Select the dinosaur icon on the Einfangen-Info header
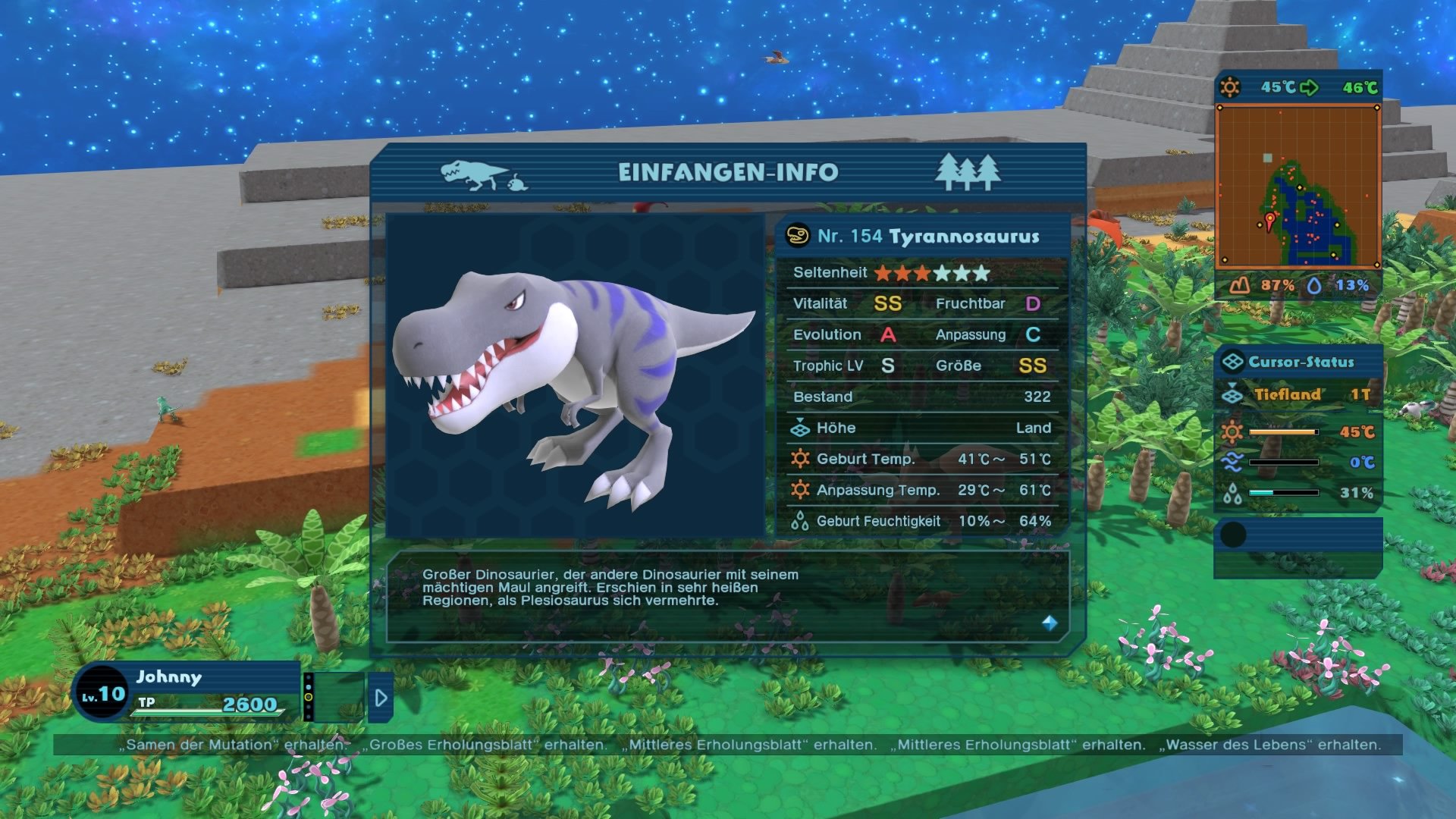Screen dimensions: 1456x819 point(470,173)
